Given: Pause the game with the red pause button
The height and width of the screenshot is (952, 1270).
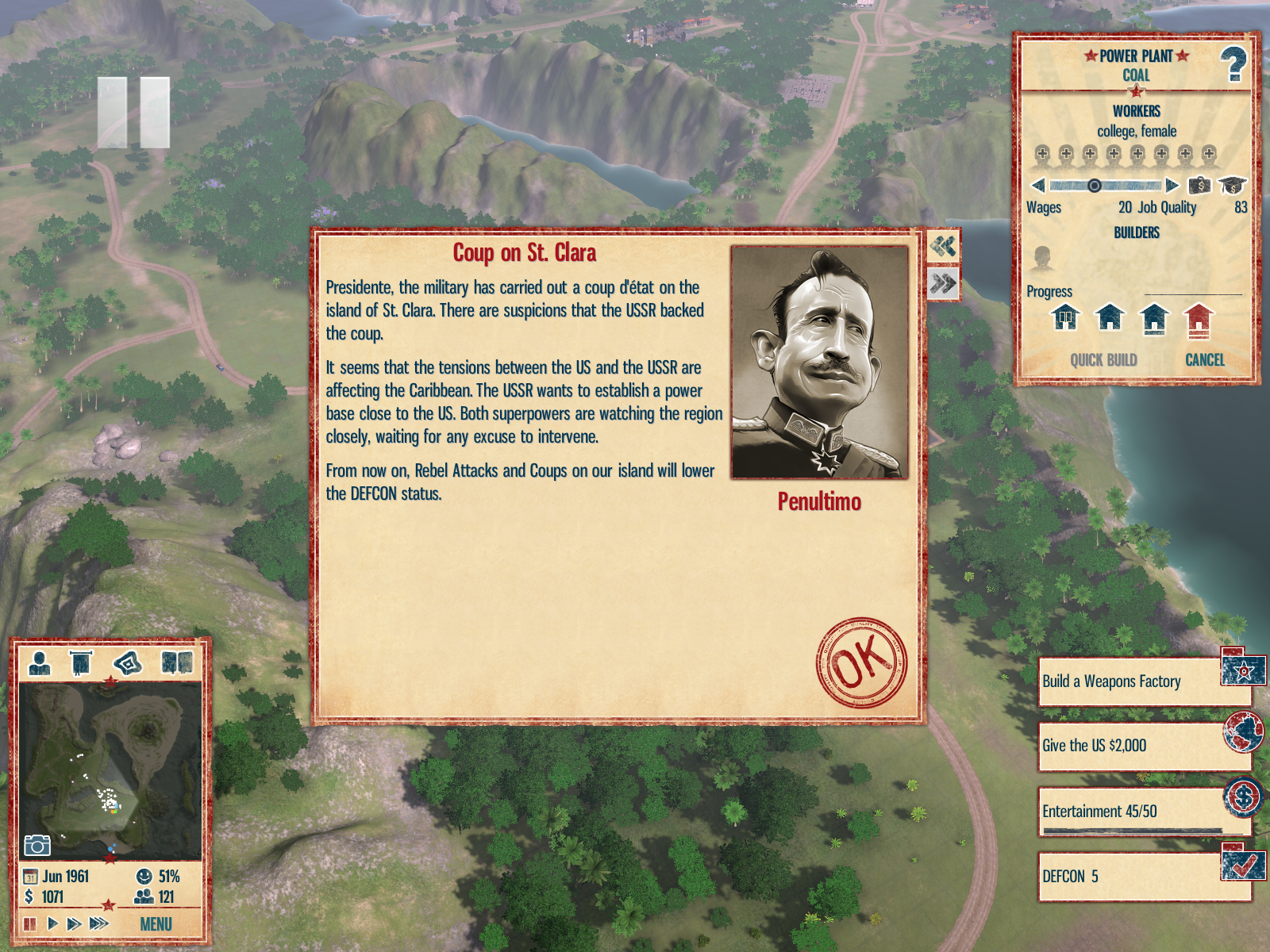Looking at the screenshot, I should pyautogui.click(x=30, y=923).
